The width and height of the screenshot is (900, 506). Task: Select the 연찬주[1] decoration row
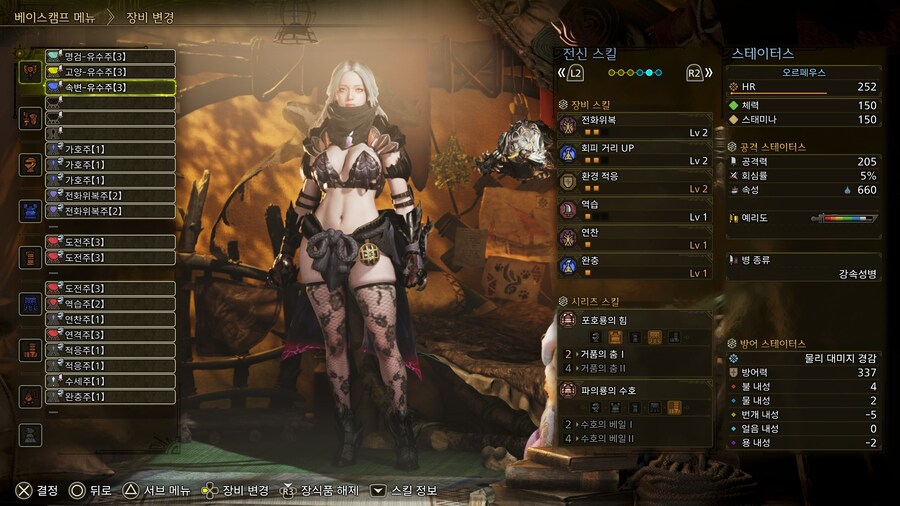[x=109, y=319]
